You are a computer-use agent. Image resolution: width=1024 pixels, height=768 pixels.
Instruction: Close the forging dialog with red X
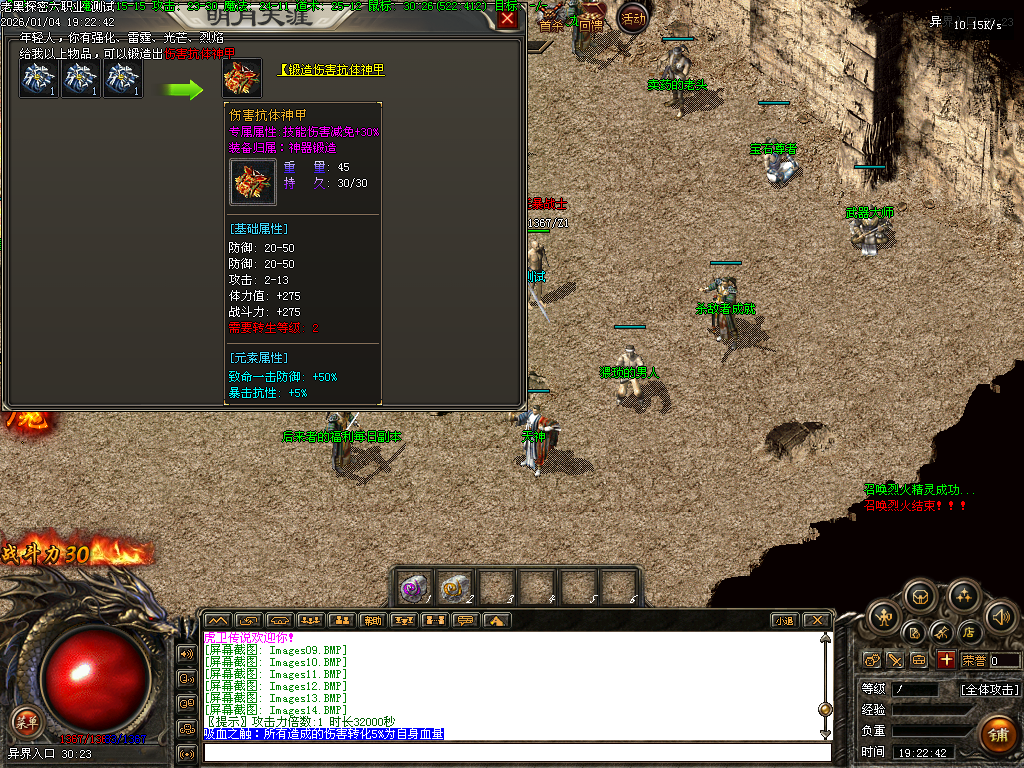tap(508, 19)
